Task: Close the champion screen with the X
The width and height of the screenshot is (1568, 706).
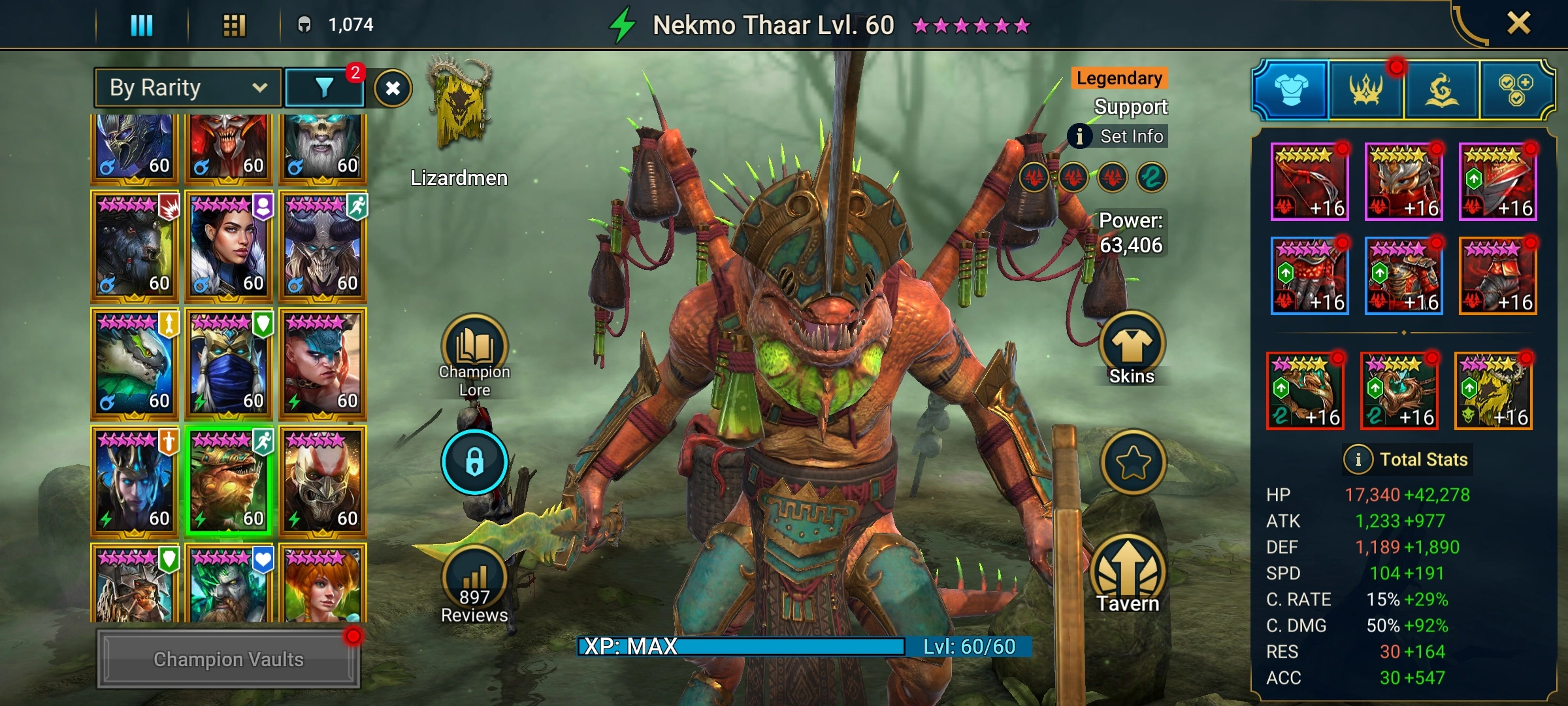Action: (1518, 24)
